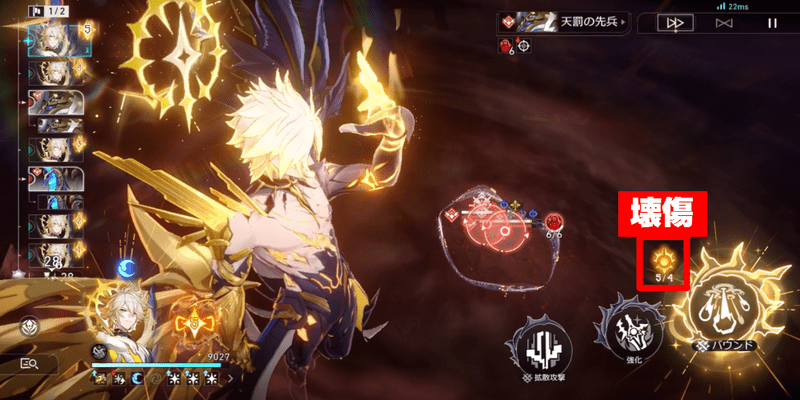This screenshot has height=400, width=800.
Task: Open the battle details magnifier button
Action: pyautogui.click(x=30, y=364)
